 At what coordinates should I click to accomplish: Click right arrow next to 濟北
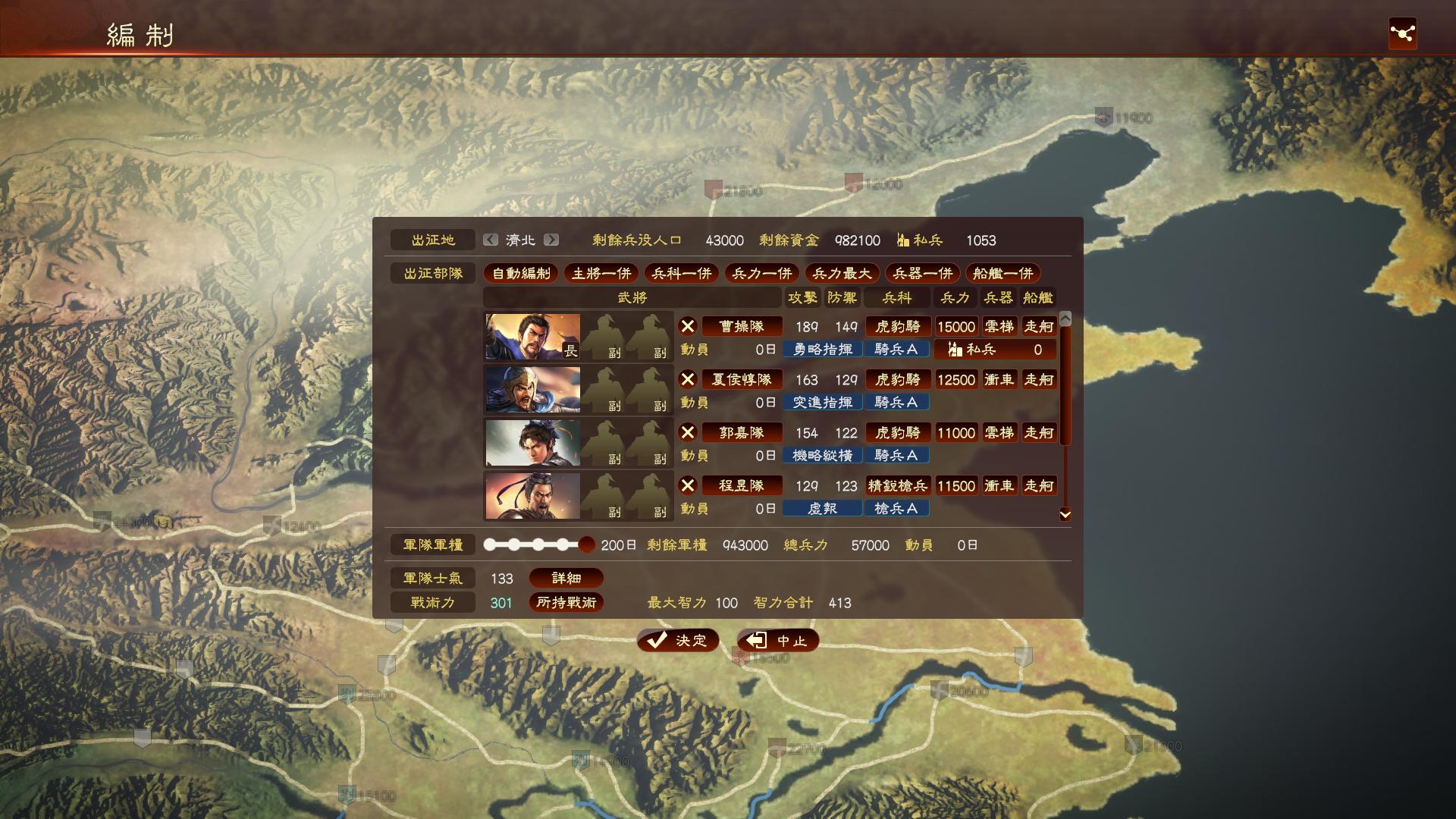pyautogui.click(x=553, y=240)
